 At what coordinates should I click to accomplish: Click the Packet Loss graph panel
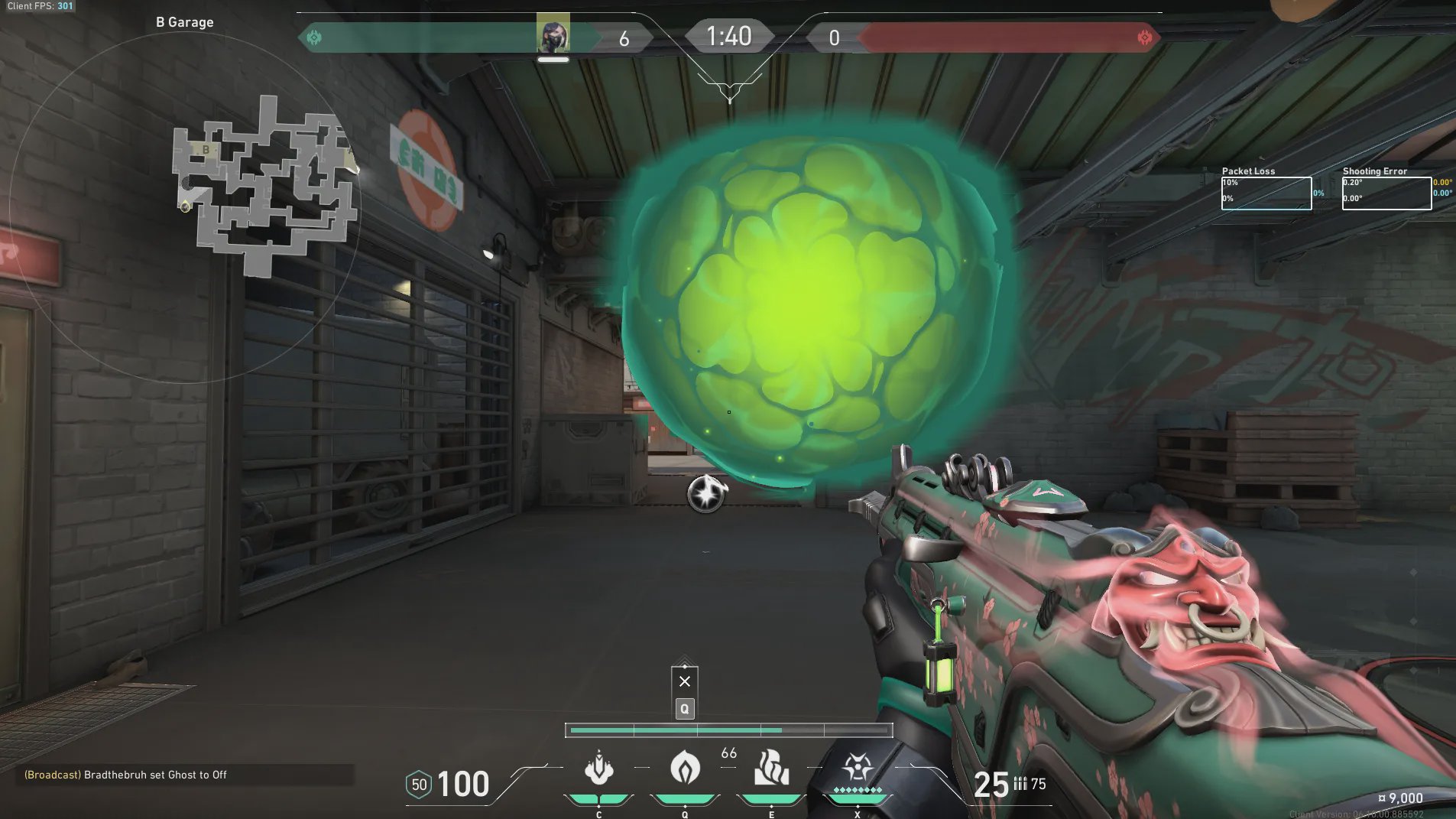(x=1266, y=193)
